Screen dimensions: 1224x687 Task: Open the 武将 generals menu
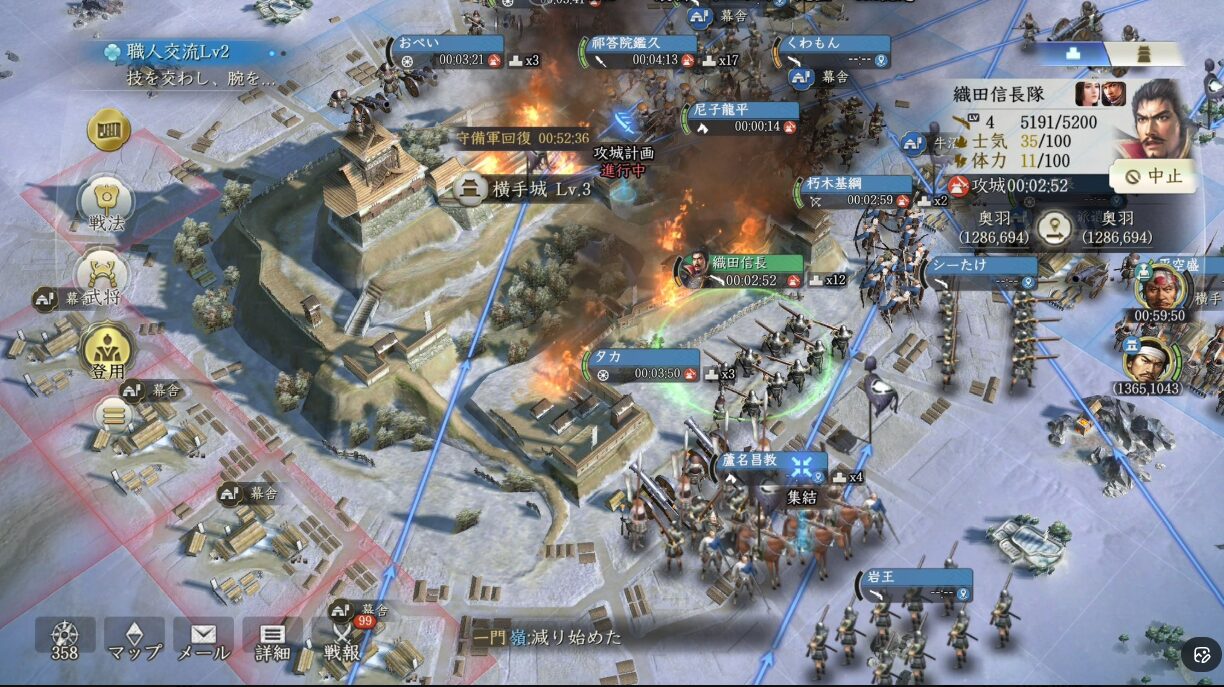[103, 276]
